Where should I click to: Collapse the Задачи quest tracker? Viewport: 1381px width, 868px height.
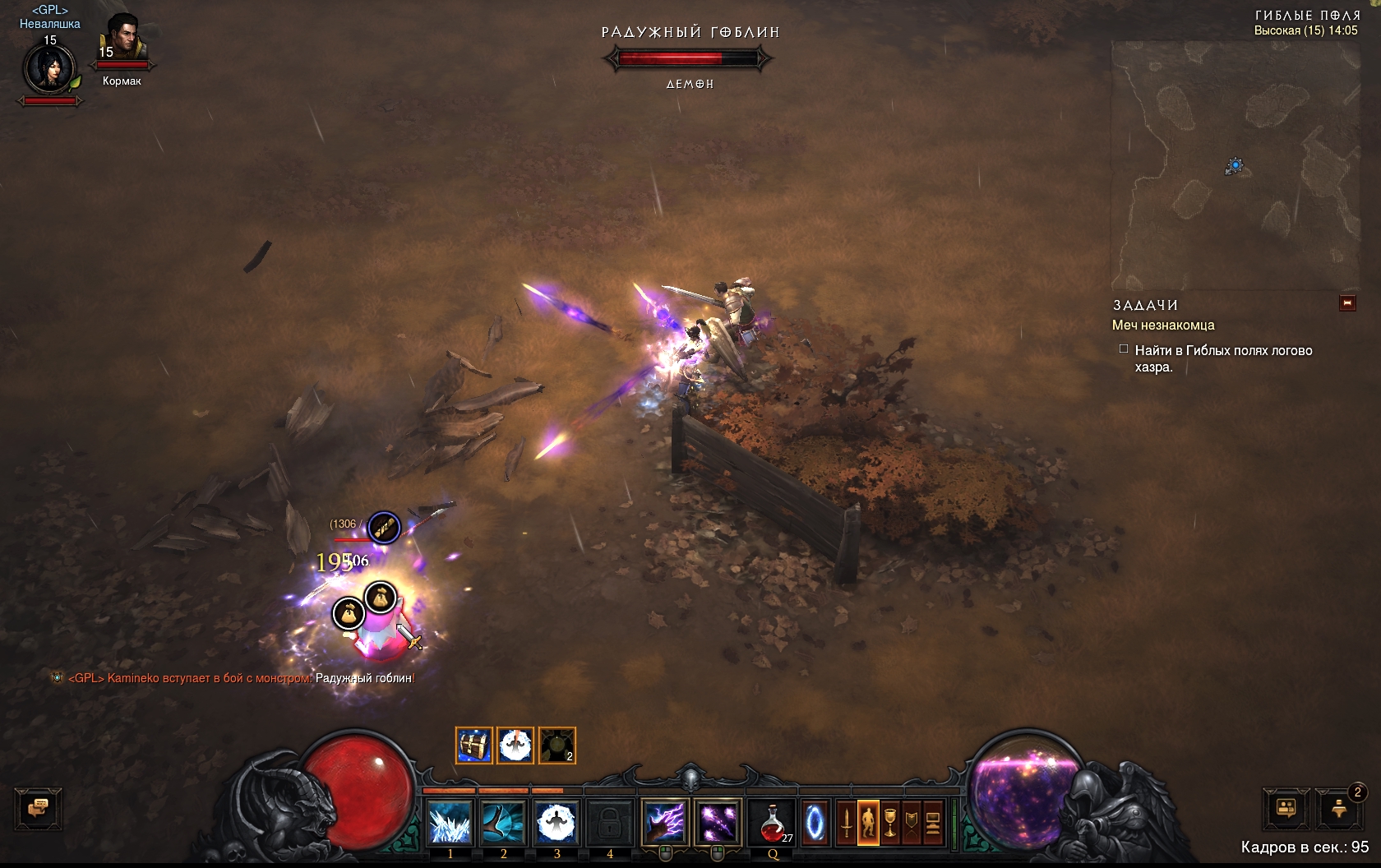[1346, 303]
